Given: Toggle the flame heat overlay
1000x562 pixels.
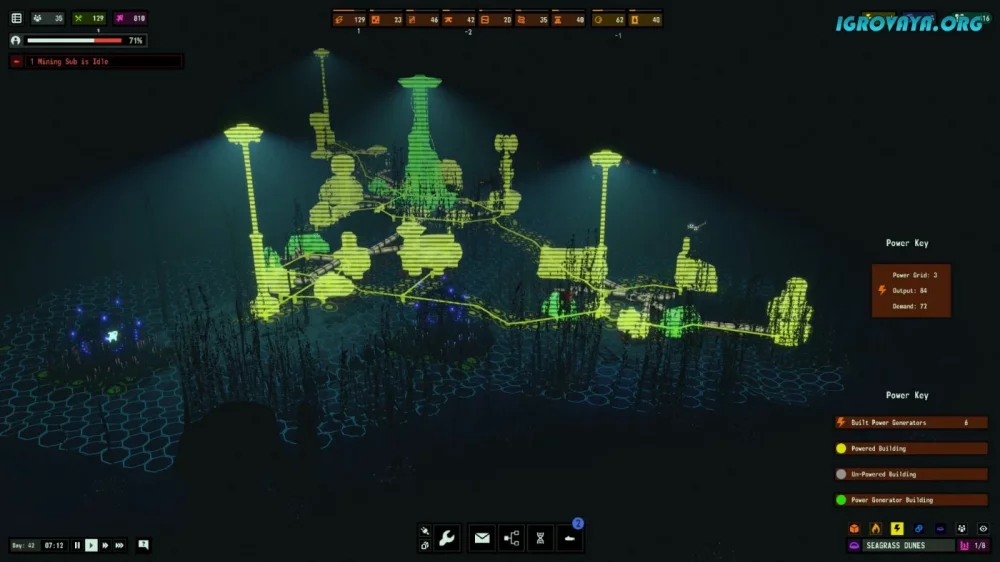Looking at the screenshot, I should point(876,528).
